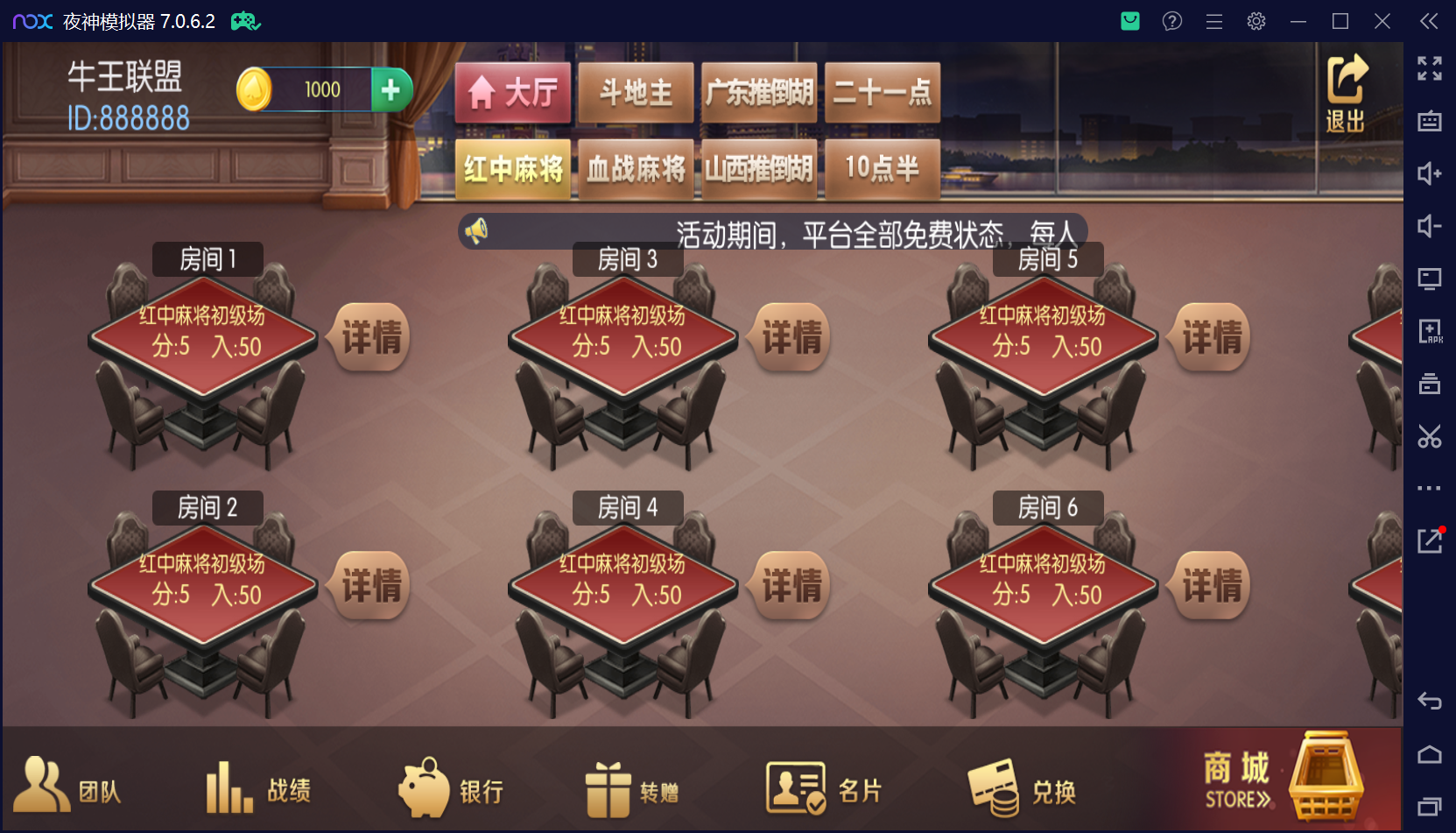This screenshot has height=833, width=1456.
Task: Click the Nox install APK icon
Action: coord(1431,332)
